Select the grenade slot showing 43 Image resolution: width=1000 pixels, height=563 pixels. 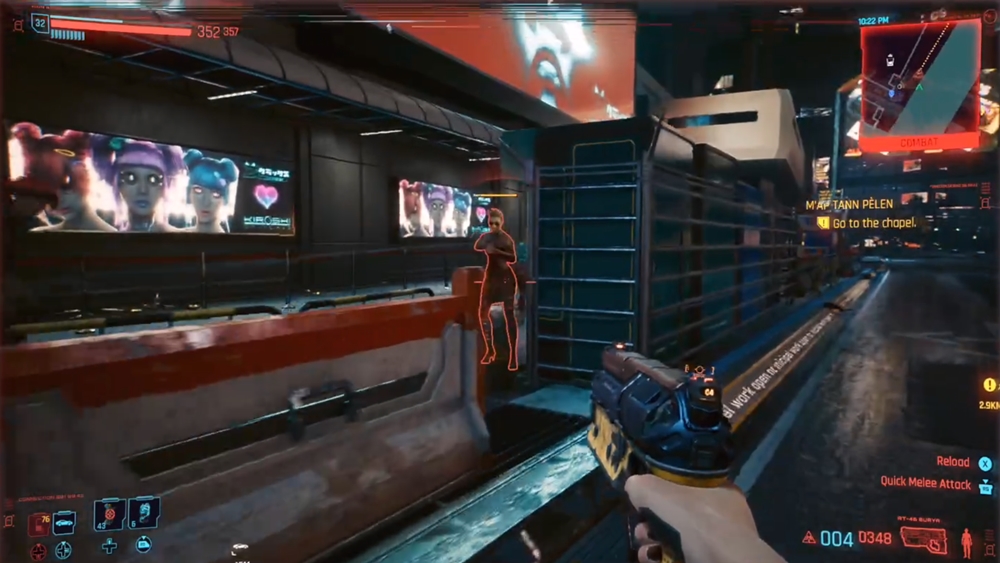point(109,513)
